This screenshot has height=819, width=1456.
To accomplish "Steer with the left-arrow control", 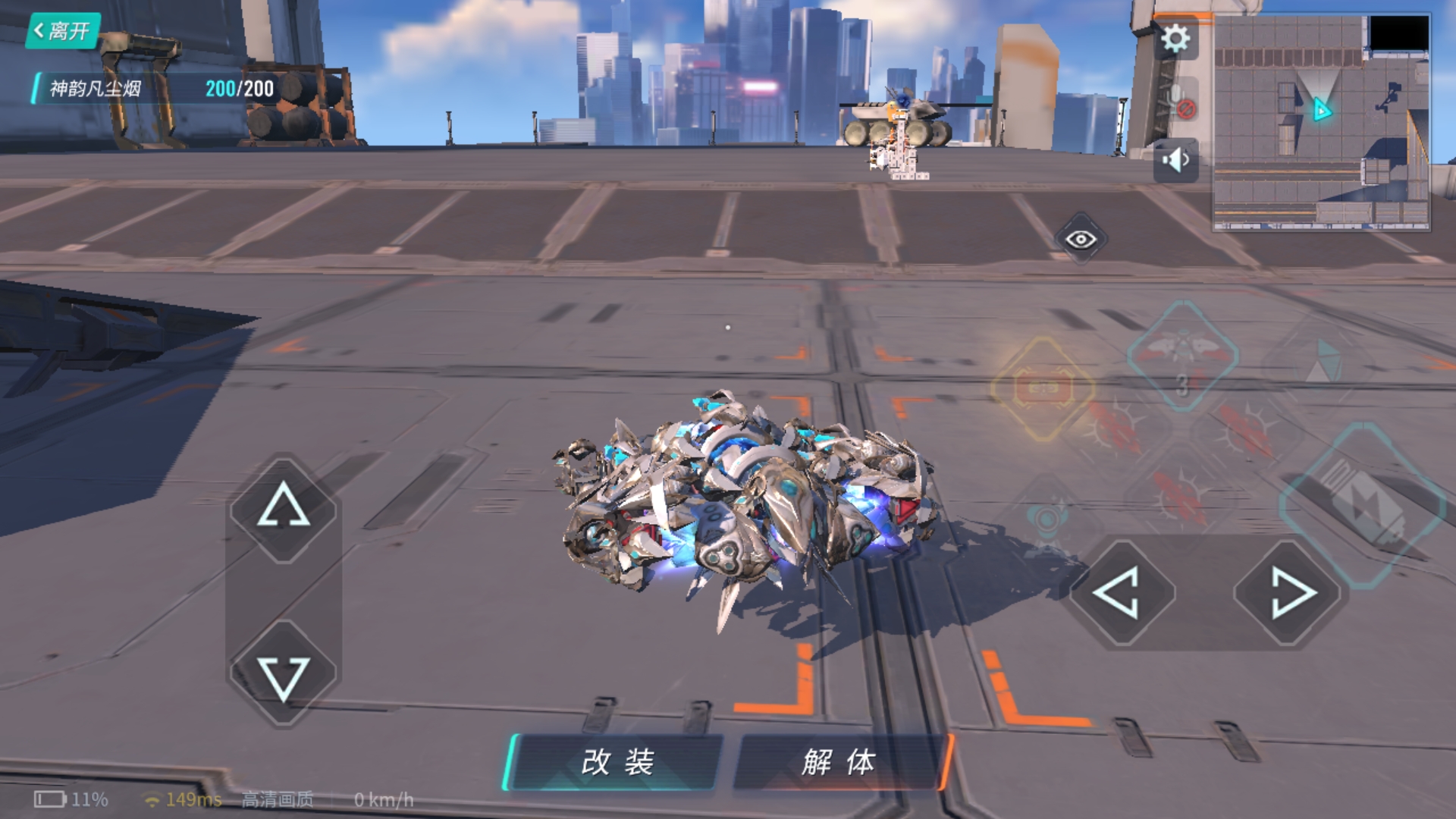I will [x=1120, y=592].
